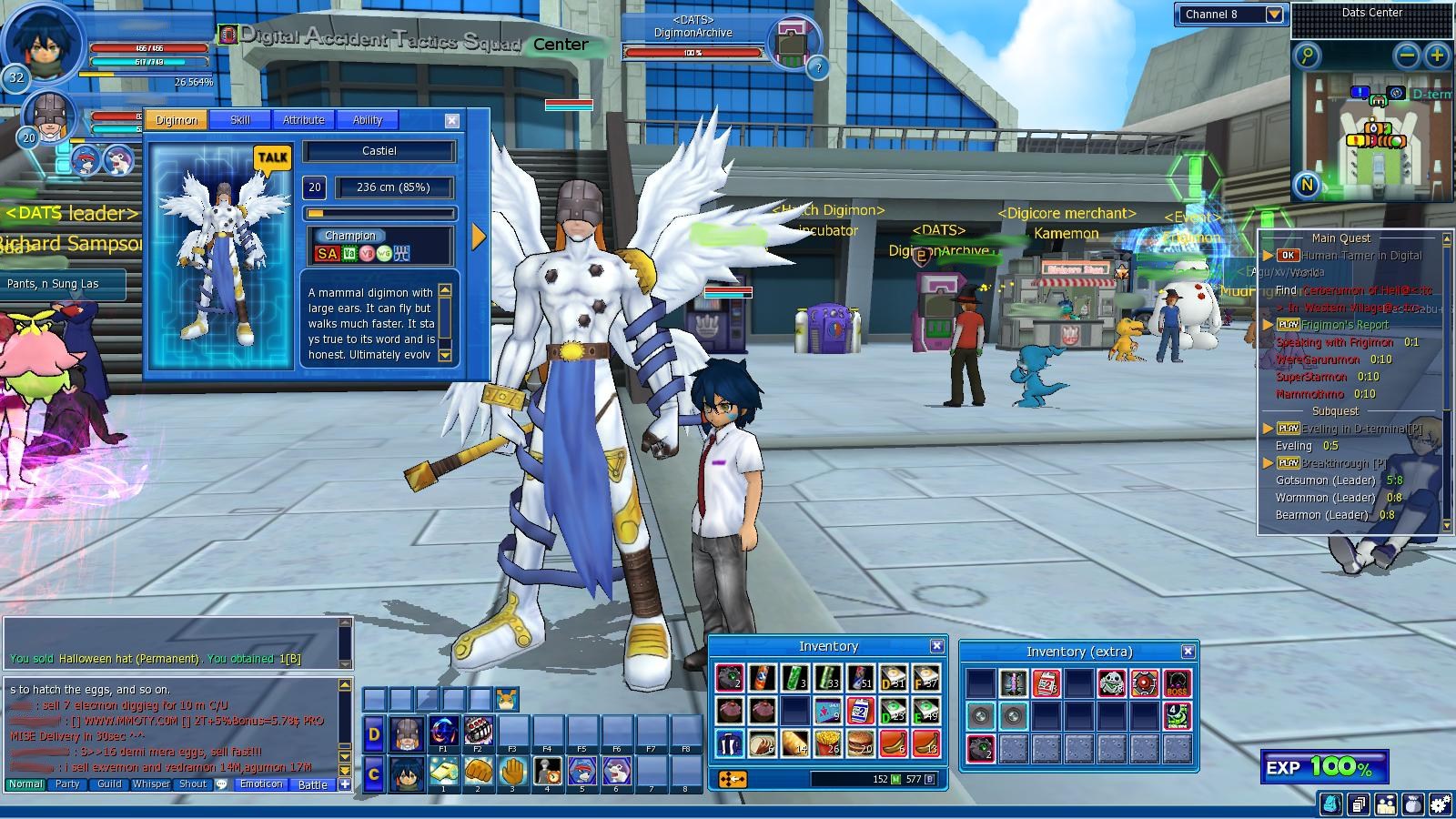Click the magnifier zoom icon on the minimap
Image resolution: width=1456 pixels, height=819 pixels.
(x=1308, y=57)
